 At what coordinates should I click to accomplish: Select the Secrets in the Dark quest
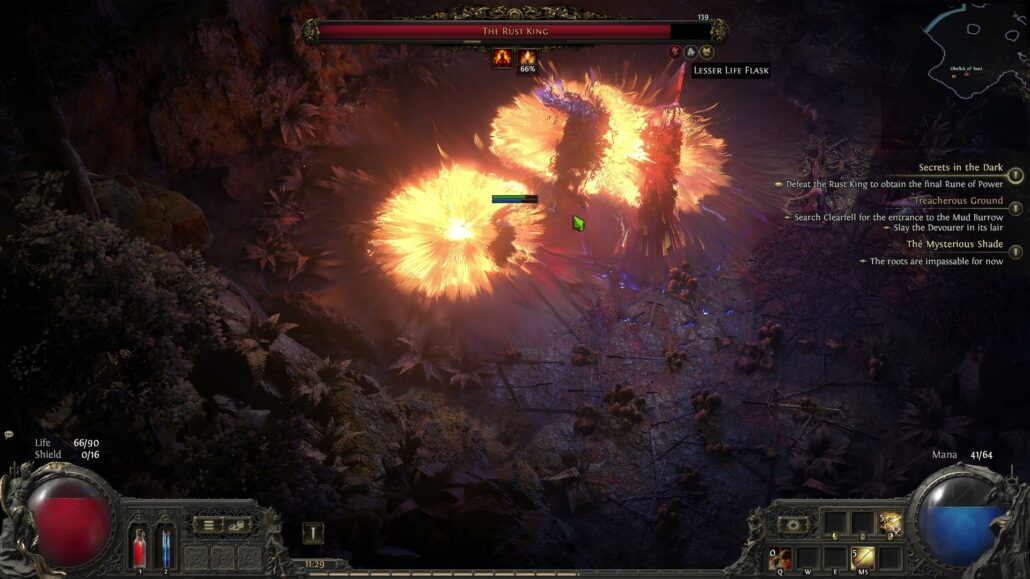(960, 168)
